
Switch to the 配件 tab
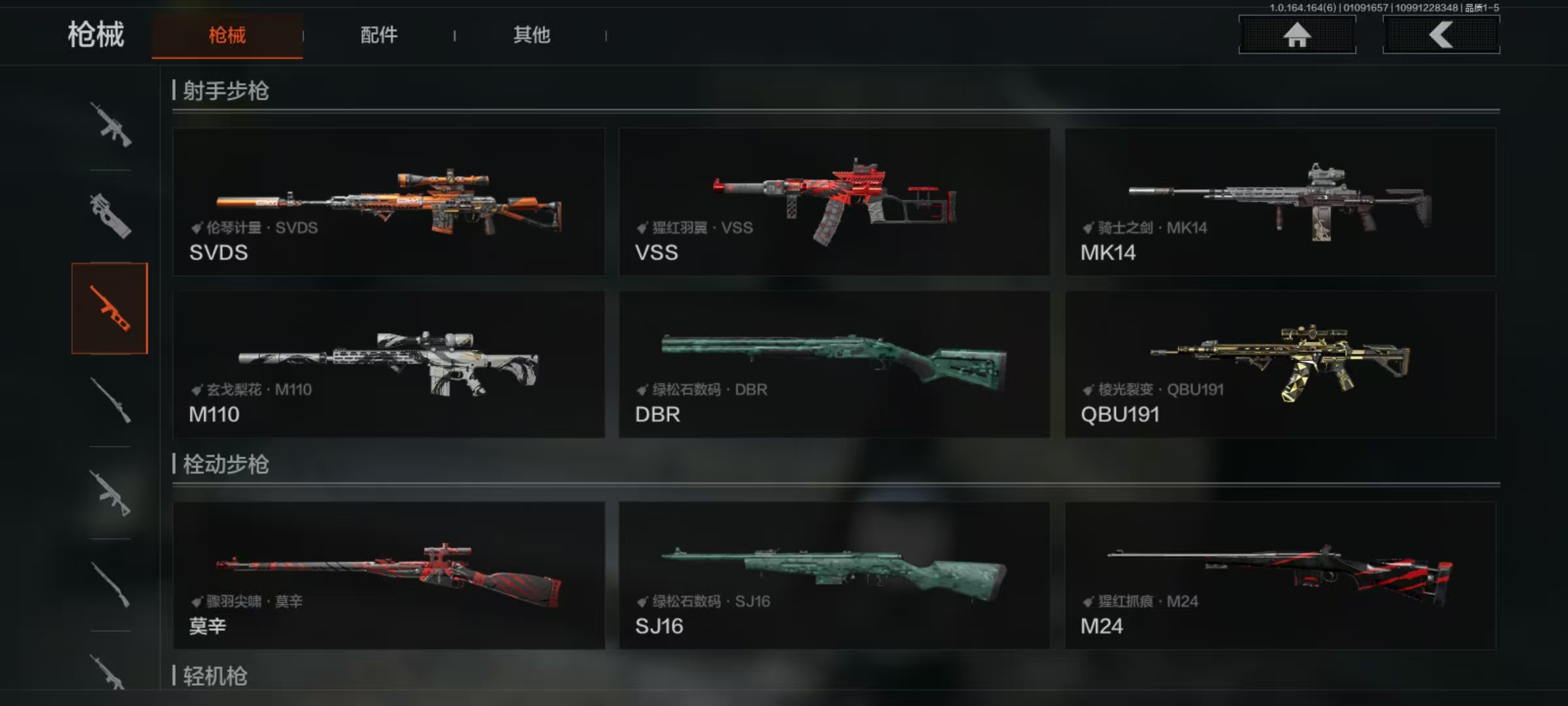click(x=379, y=35)
